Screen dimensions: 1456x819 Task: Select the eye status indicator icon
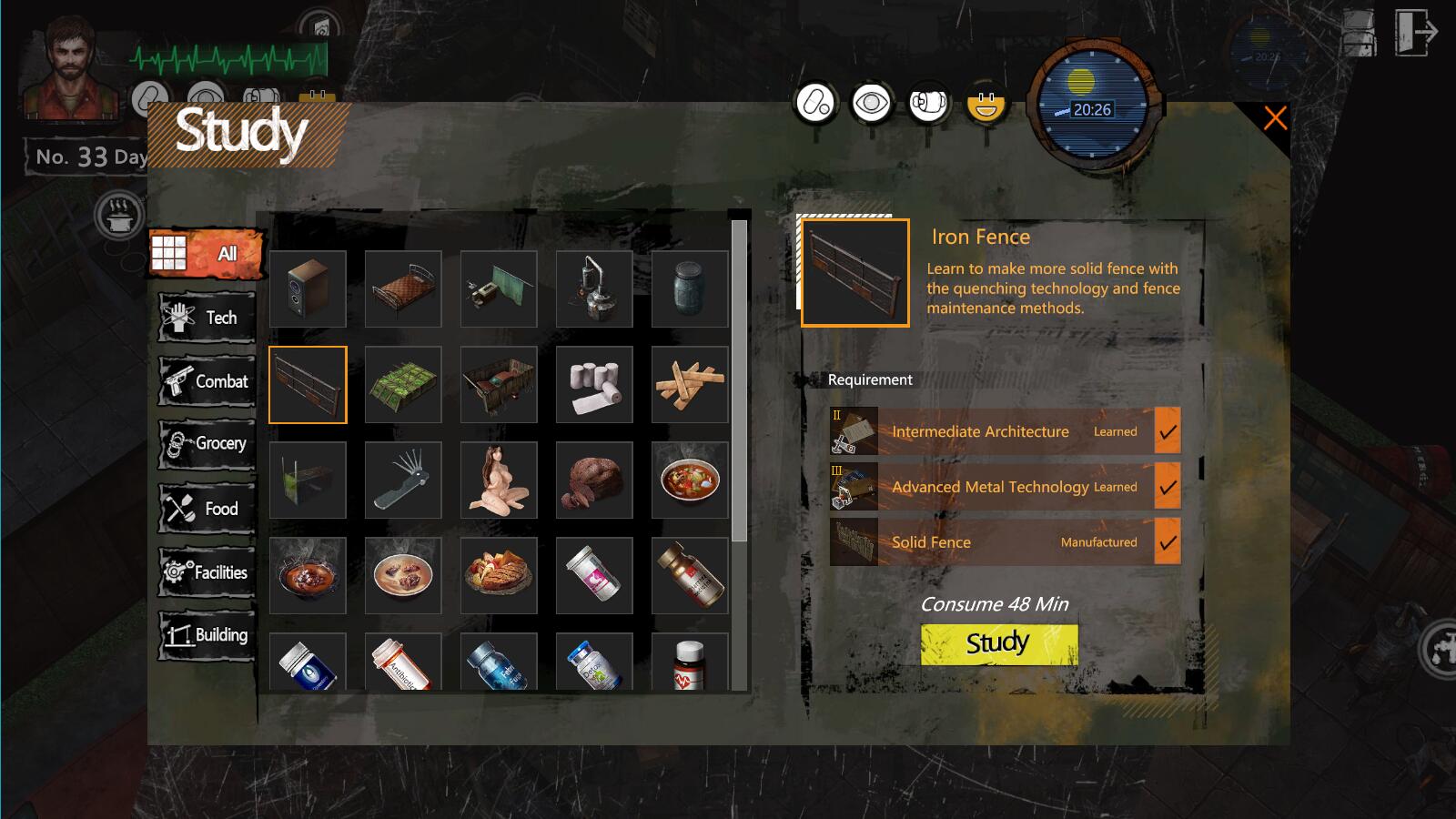[871, 104]
